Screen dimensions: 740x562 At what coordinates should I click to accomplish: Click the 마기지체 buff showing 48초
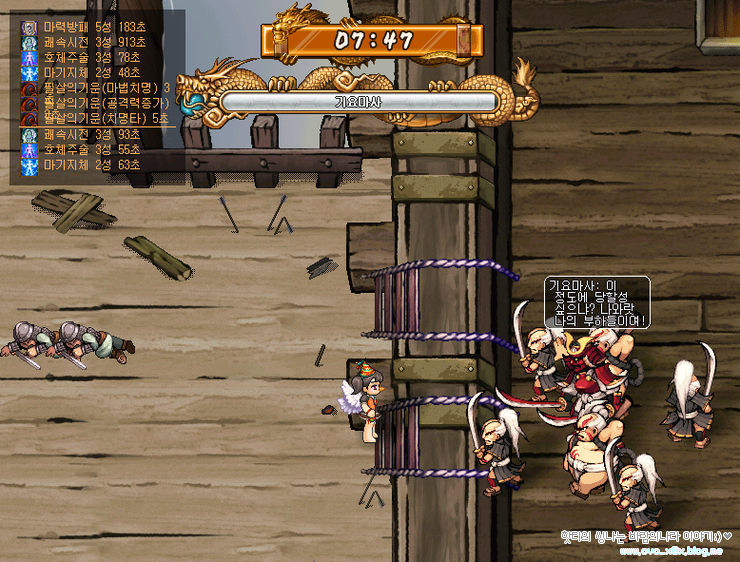[x=29, y=72]
